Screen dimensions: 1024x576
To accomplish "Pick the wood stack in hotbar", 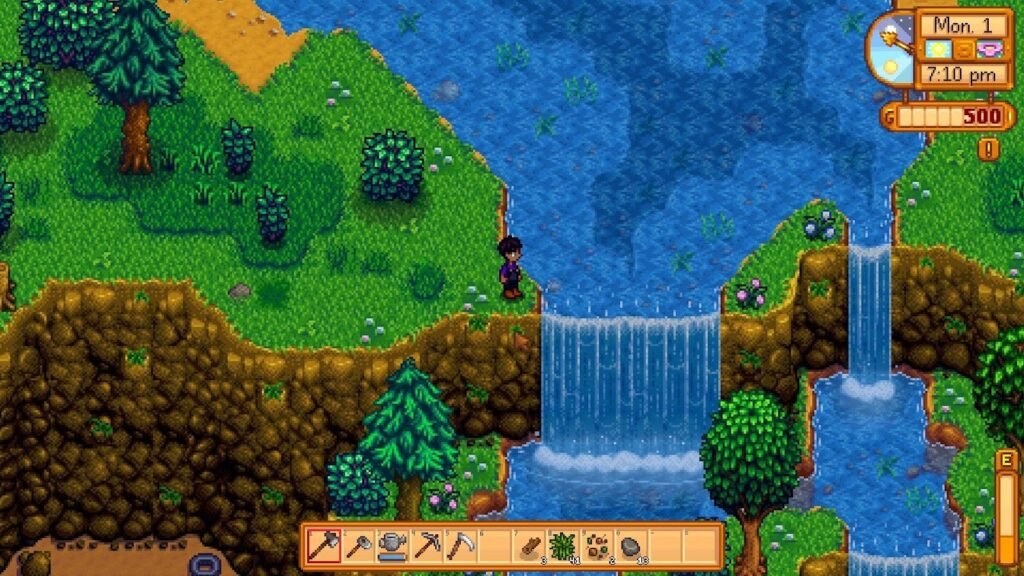I will [x=529, y=546].
